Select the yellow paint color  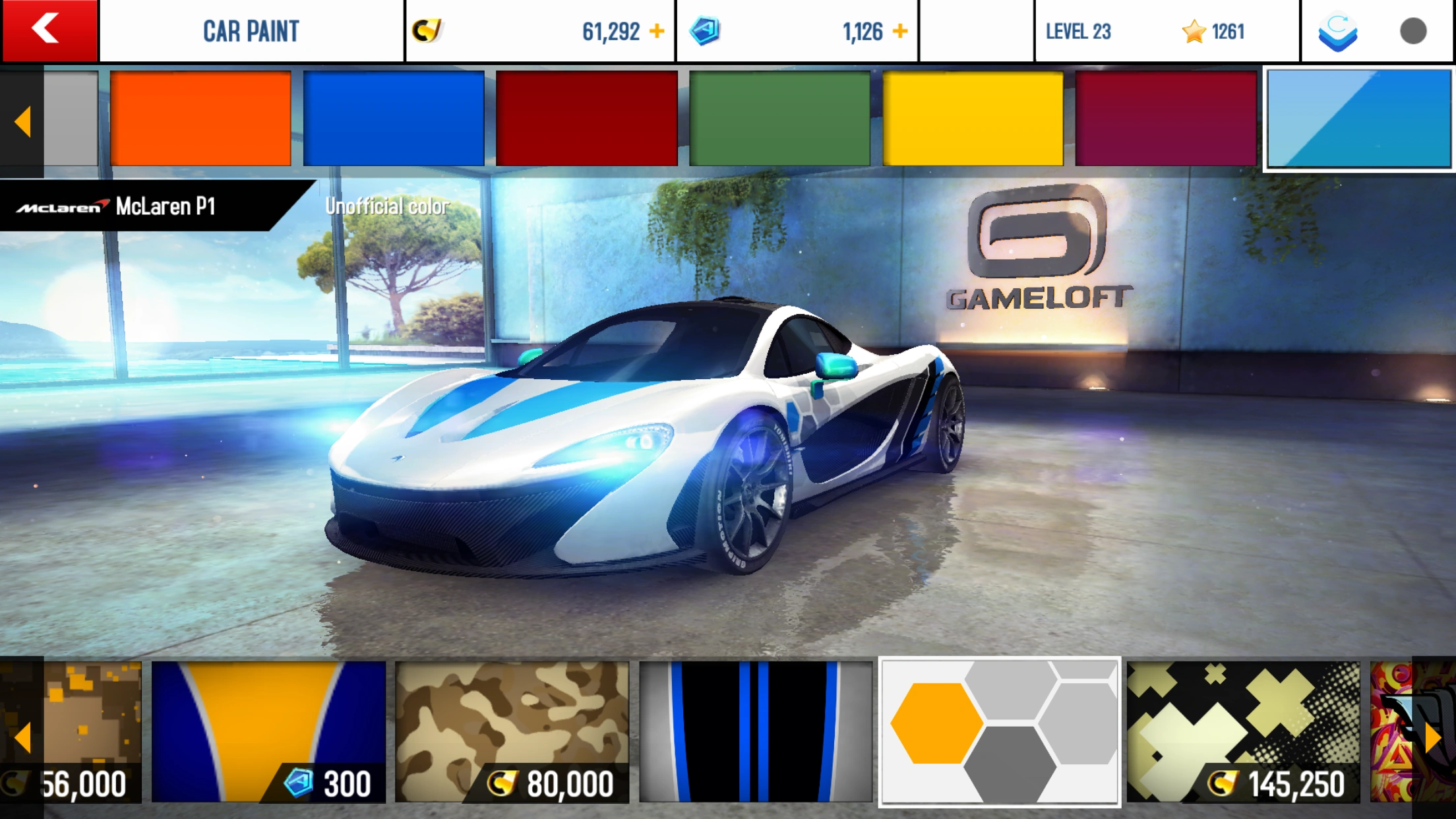(x=973, y=119)
